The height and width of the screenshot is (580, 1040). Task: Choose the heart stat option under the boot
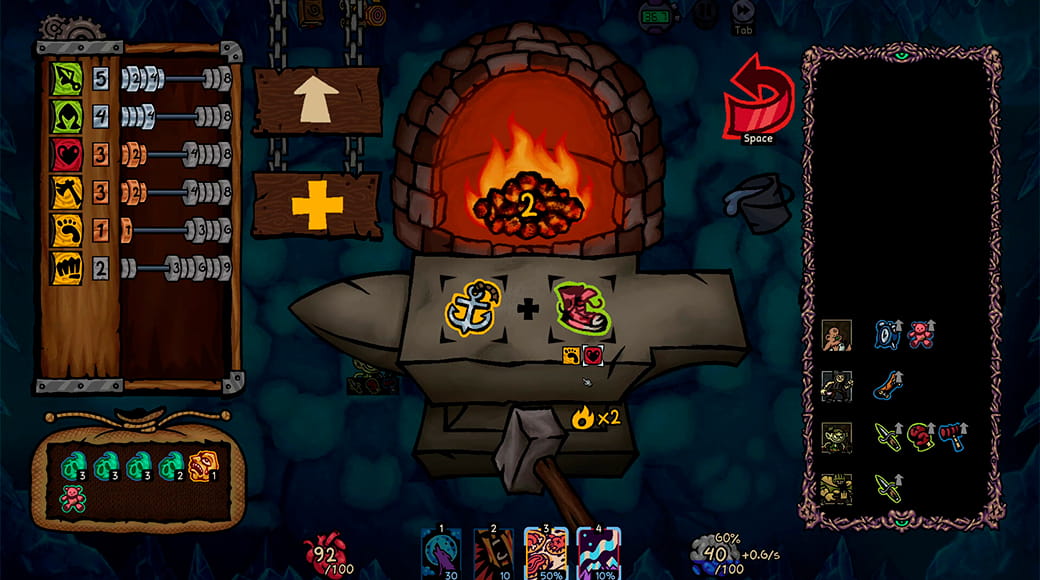pos(593,353)
